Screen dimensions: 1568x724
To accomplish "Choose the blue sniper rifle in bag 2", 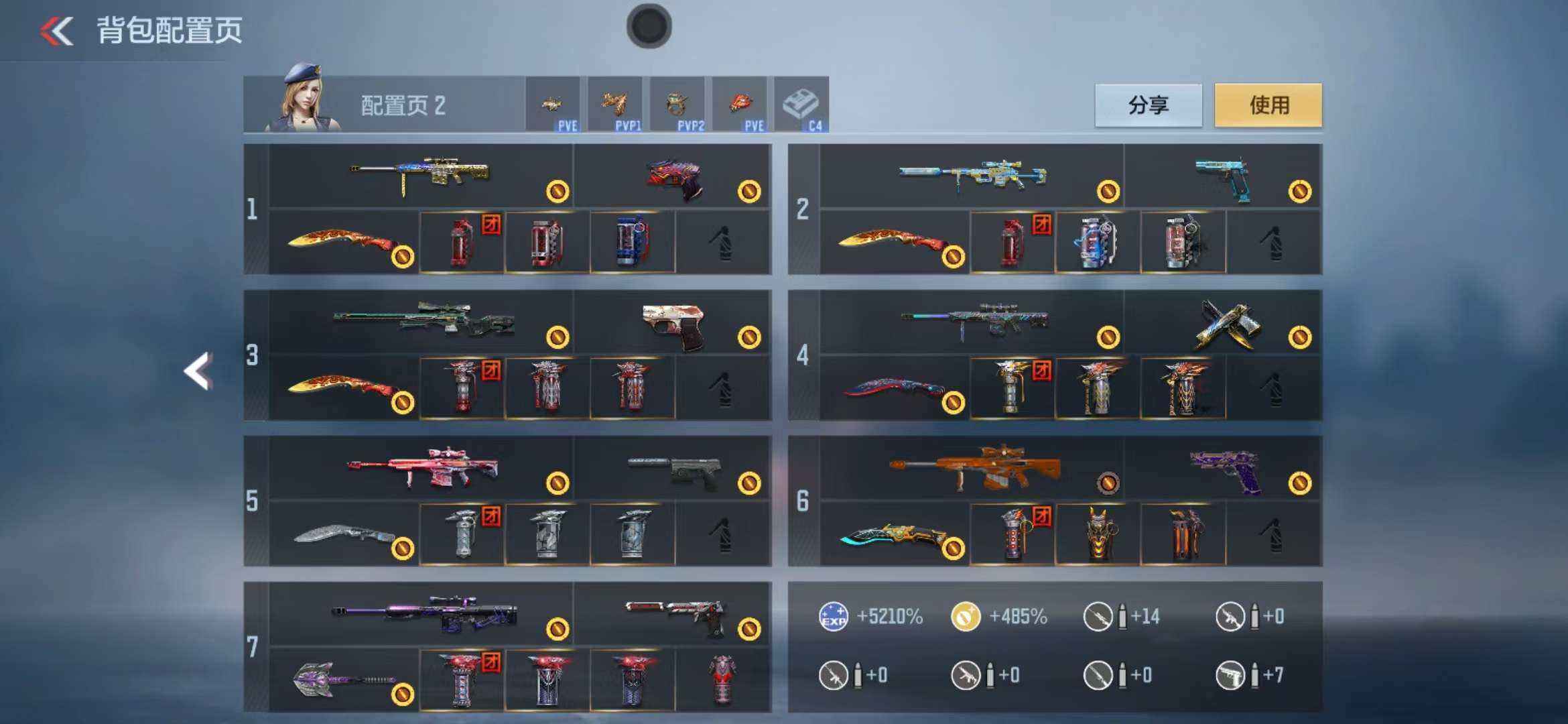I will (x=972, y=176).
